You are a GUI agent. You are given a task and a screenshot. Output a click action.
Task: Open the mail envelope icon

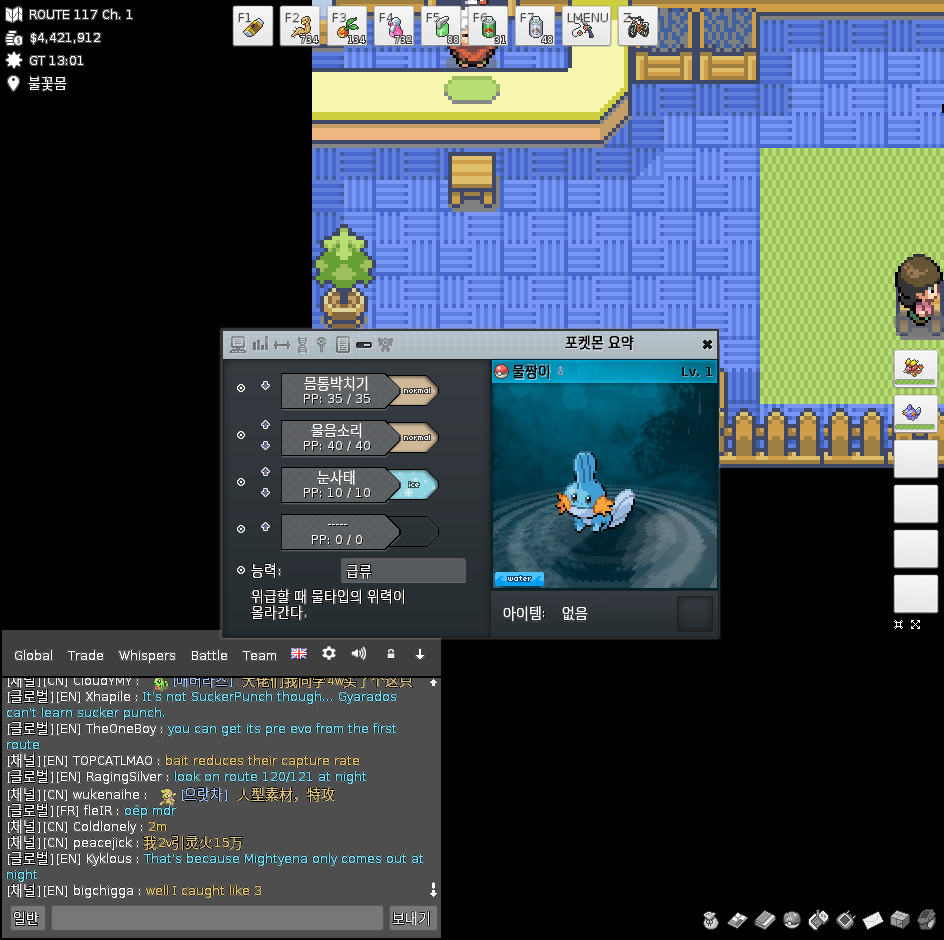pos(872,919)
